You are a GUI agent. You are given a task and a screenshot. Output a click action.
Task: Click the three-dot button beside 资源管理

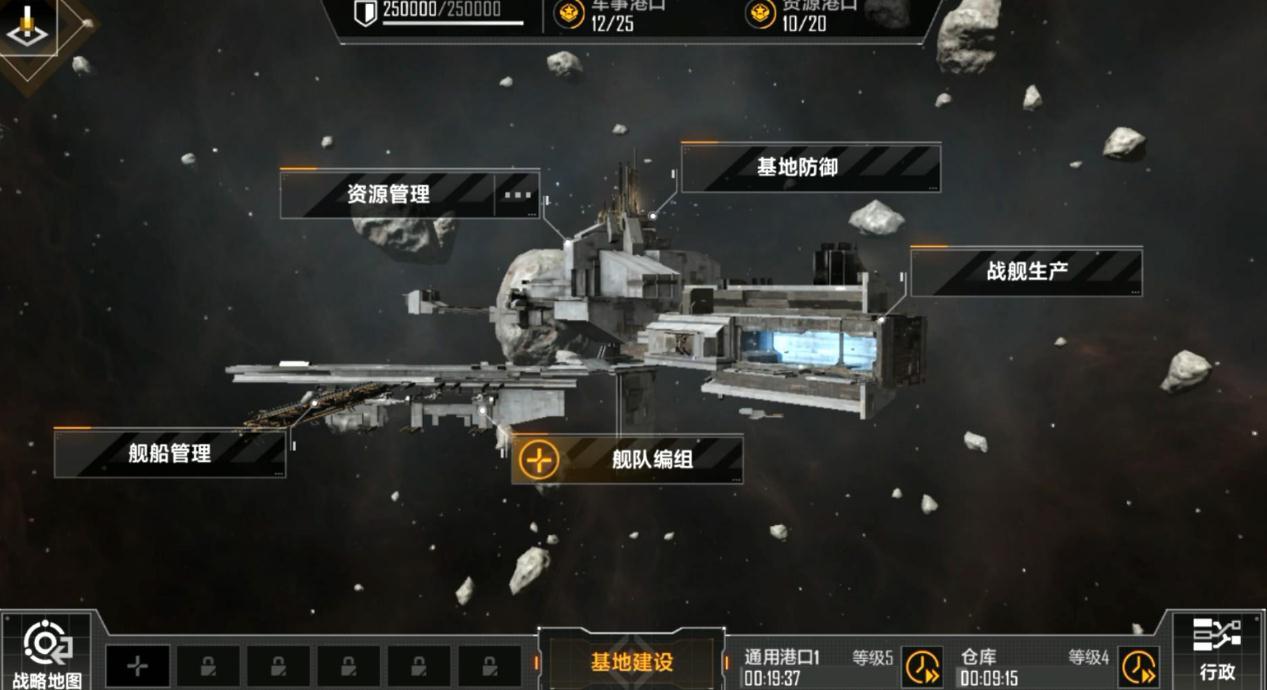coord(517,194)
